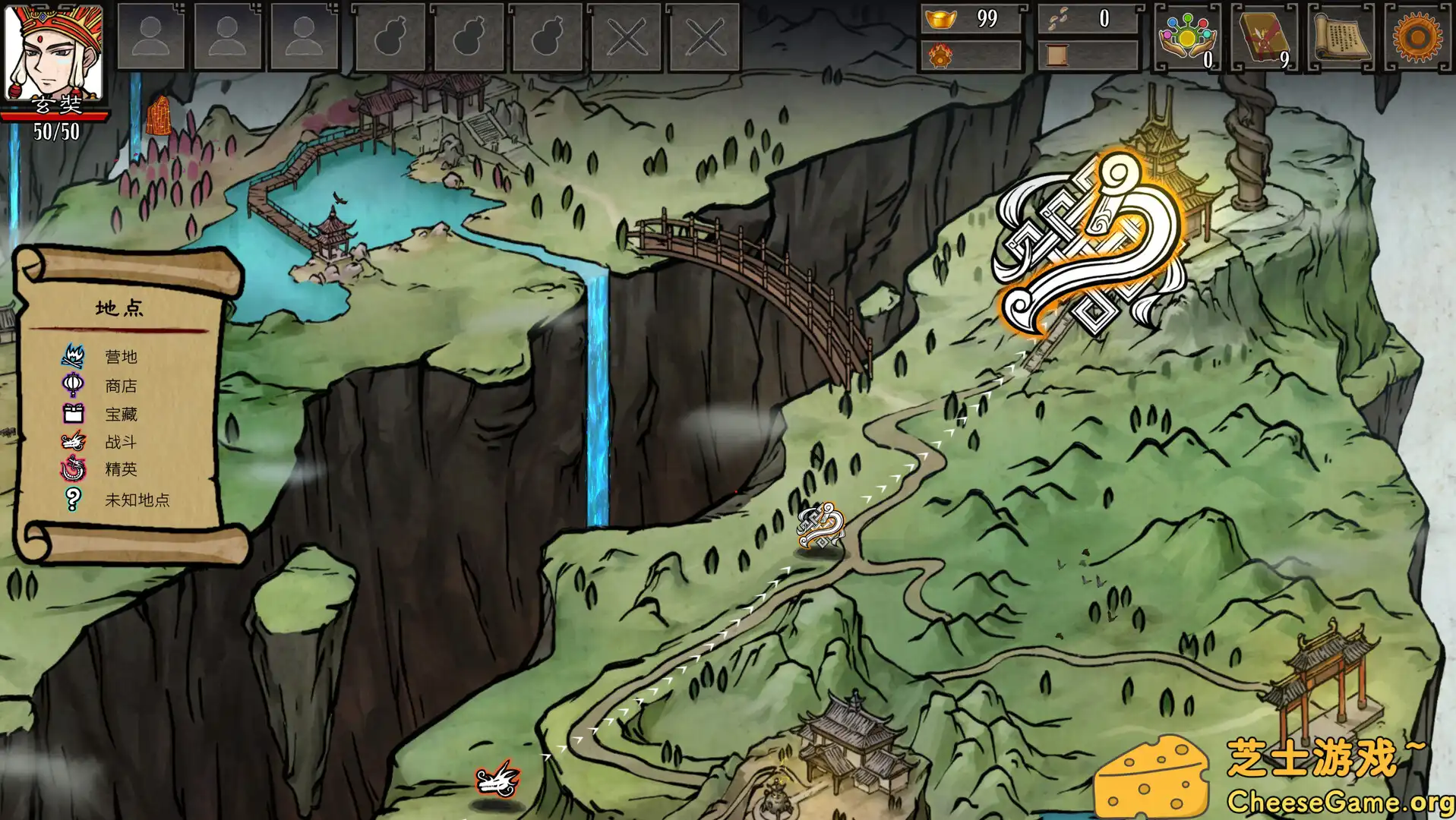The width and height of the screenshot is (1456, 820).
Task: Click the small blank scroll panel
Action: (x=1088, y=55)
